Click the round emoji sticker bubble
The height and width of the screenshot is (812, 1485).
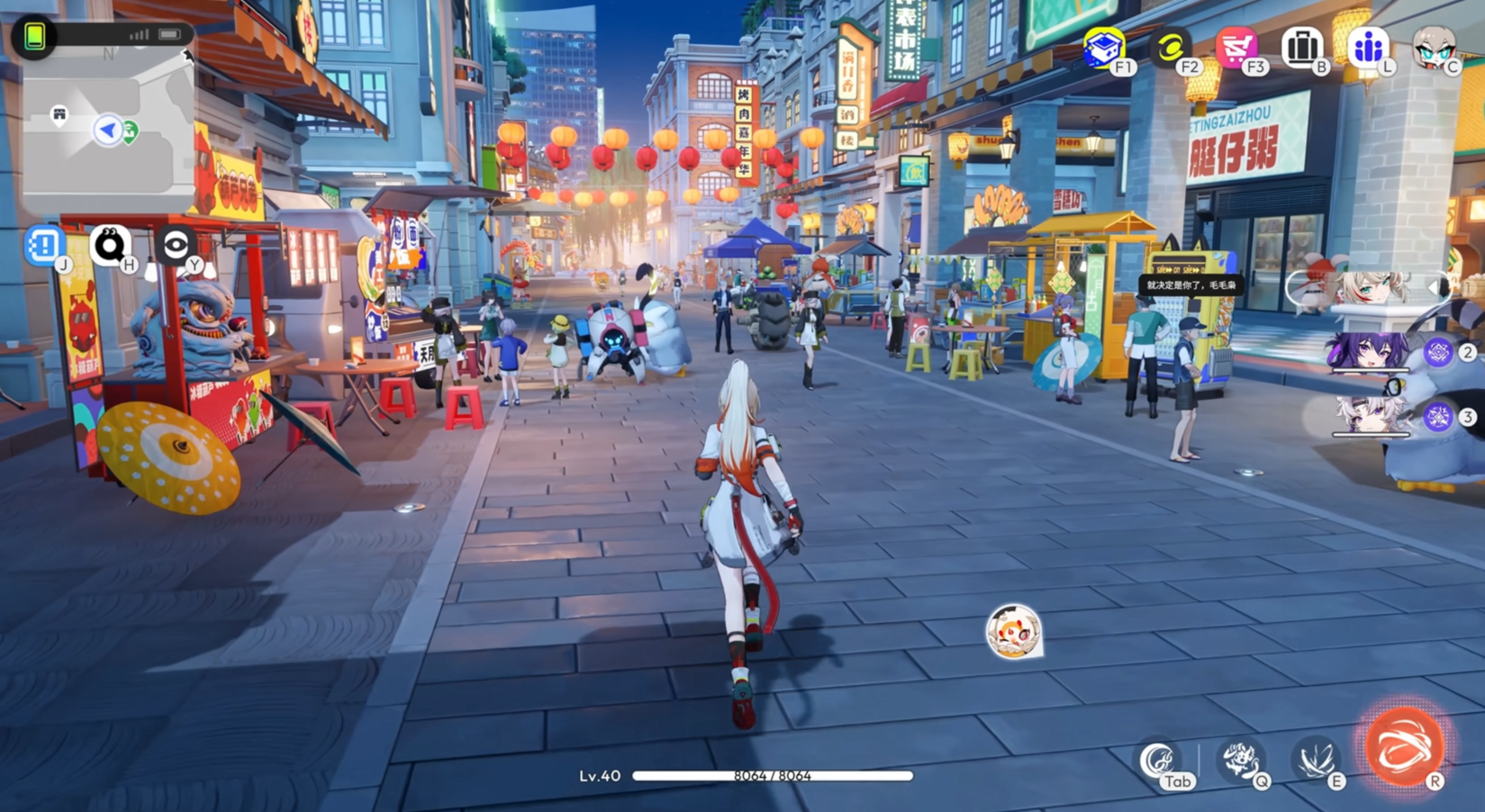[x=1013, y=631]
